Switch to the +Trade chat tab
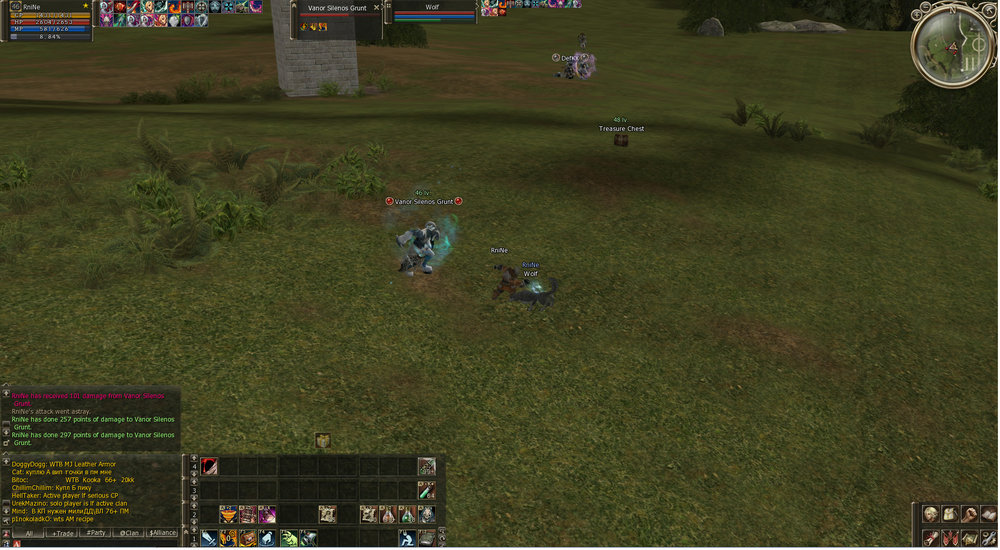1000x550 pixels. coord(62,533)
